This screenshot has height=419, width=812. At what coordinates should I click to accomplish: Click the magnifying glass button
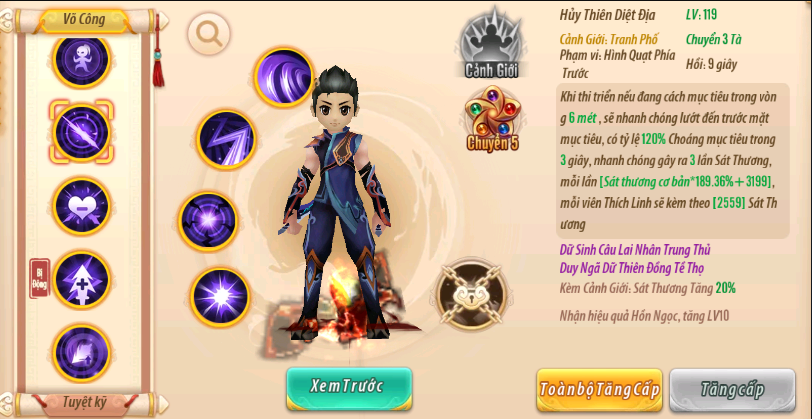(209, 34)
